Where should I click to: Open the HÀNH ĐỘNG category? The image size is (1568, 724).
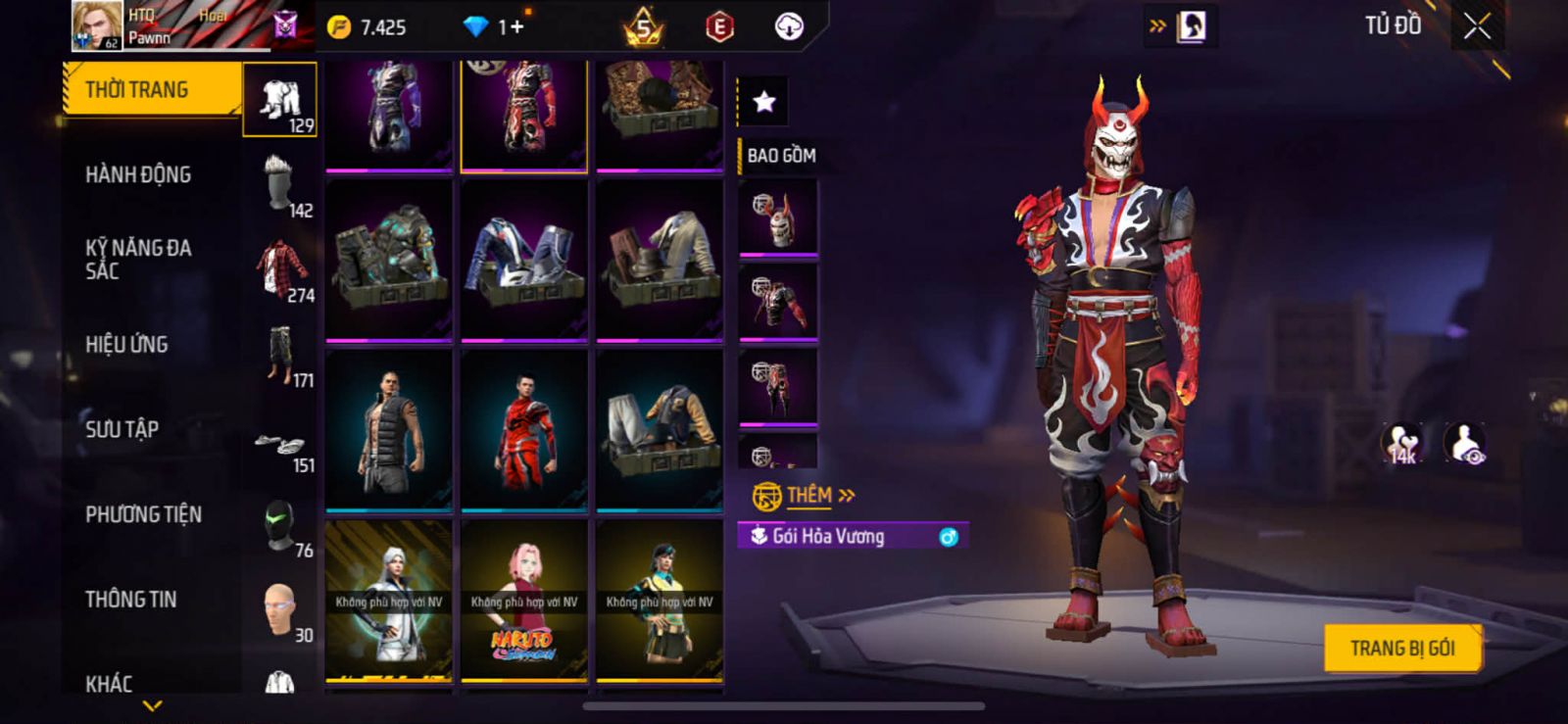138,174
